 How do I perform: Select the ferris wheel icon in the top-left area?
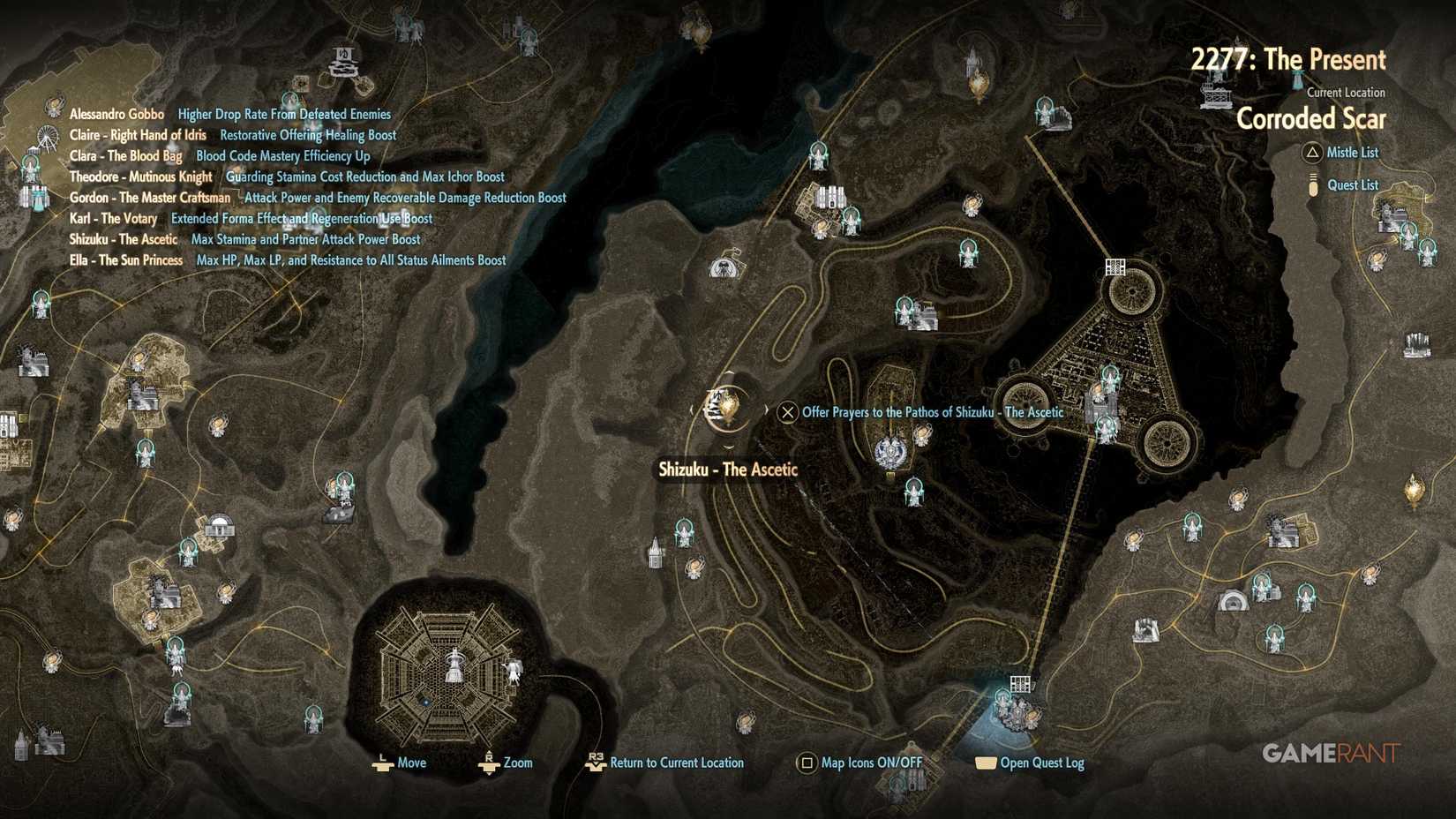pyautogui.click(x=47, y=137)
